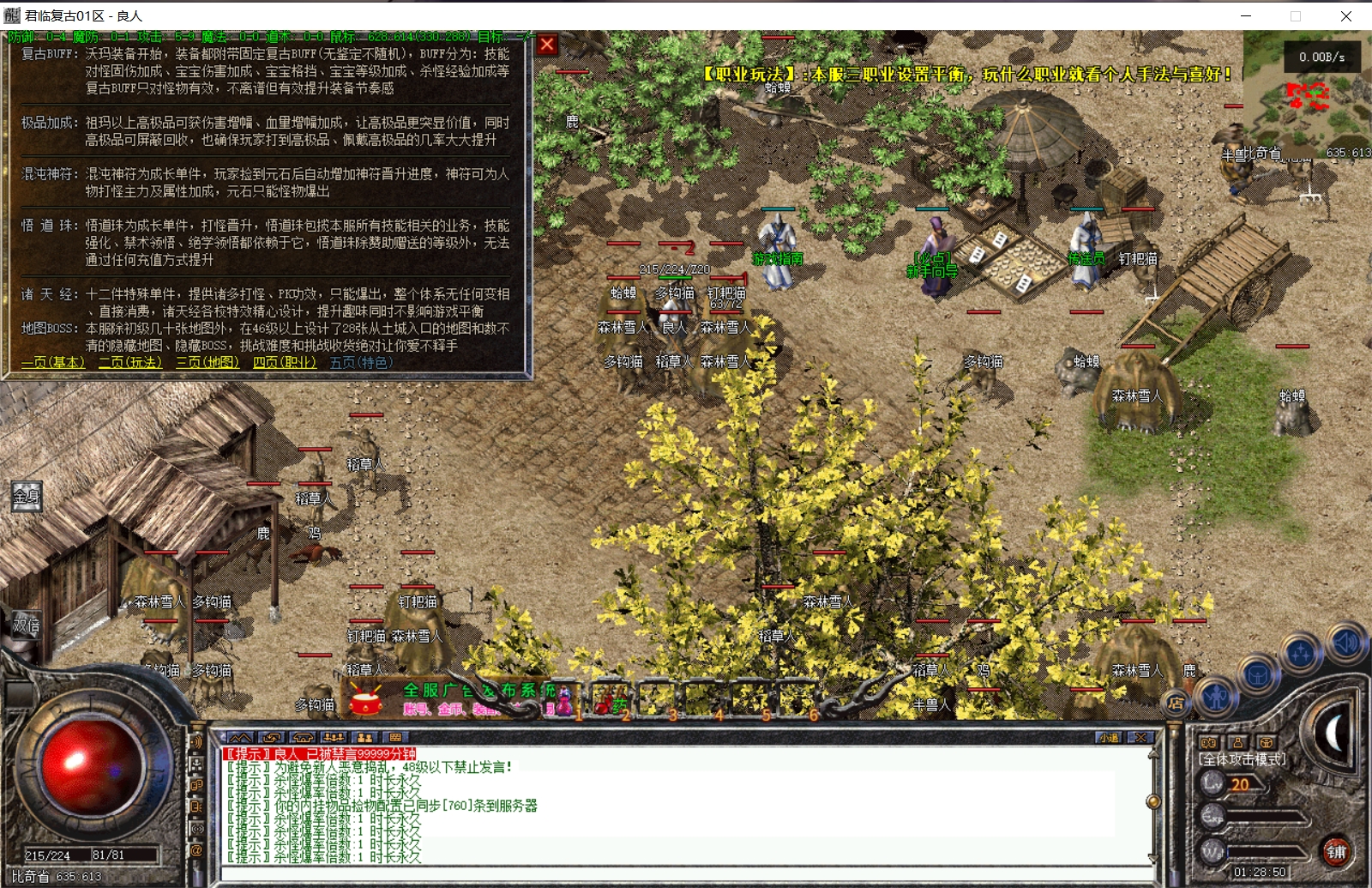Activate the 双倍 side button
The width and height of the screenshot is (1372, 888).
[26, 625]
